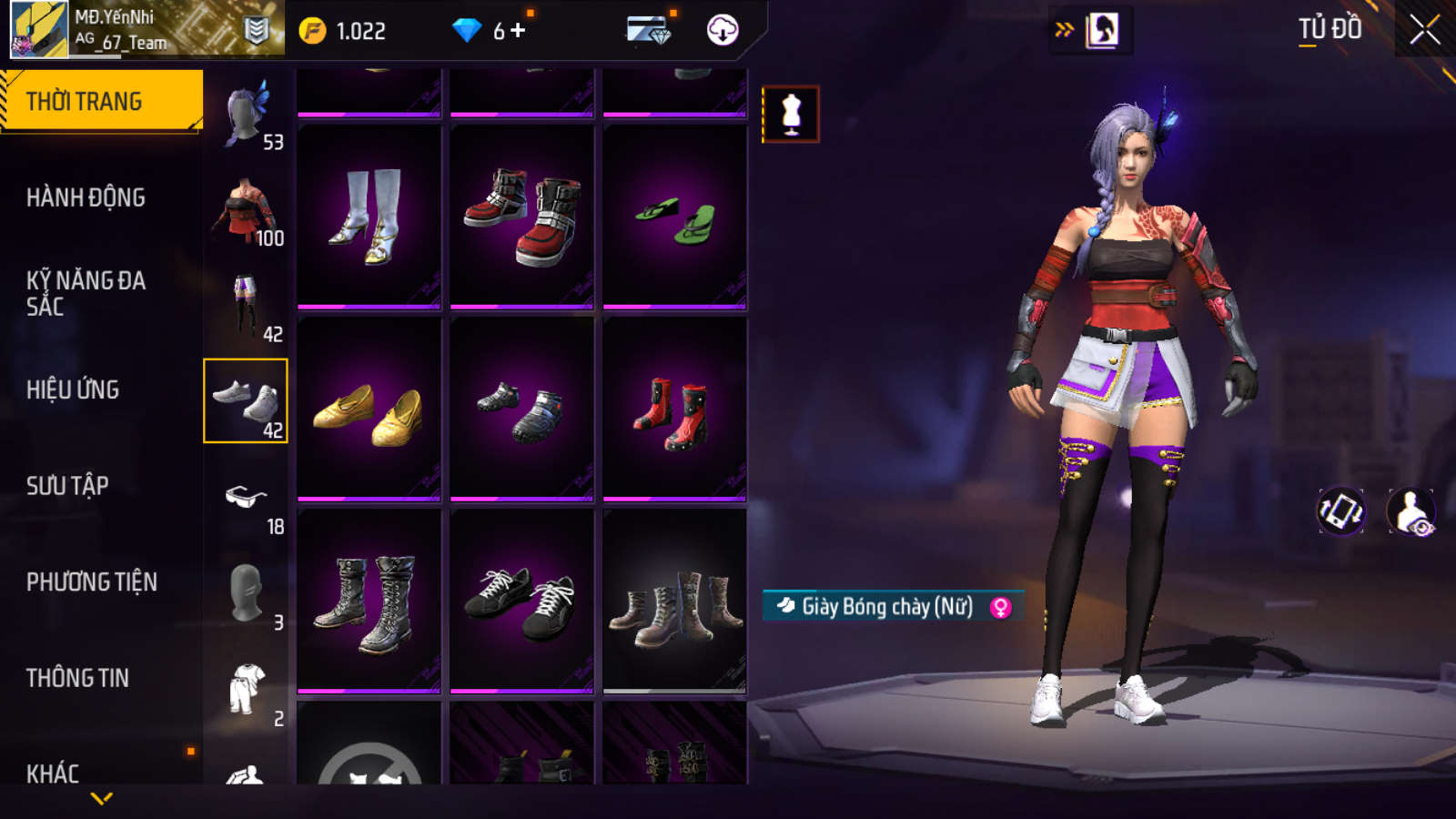Open the HÀNH ĐỘNG menu
Image resolution: width=1456 pixels, height=819 pixels.
86,197
